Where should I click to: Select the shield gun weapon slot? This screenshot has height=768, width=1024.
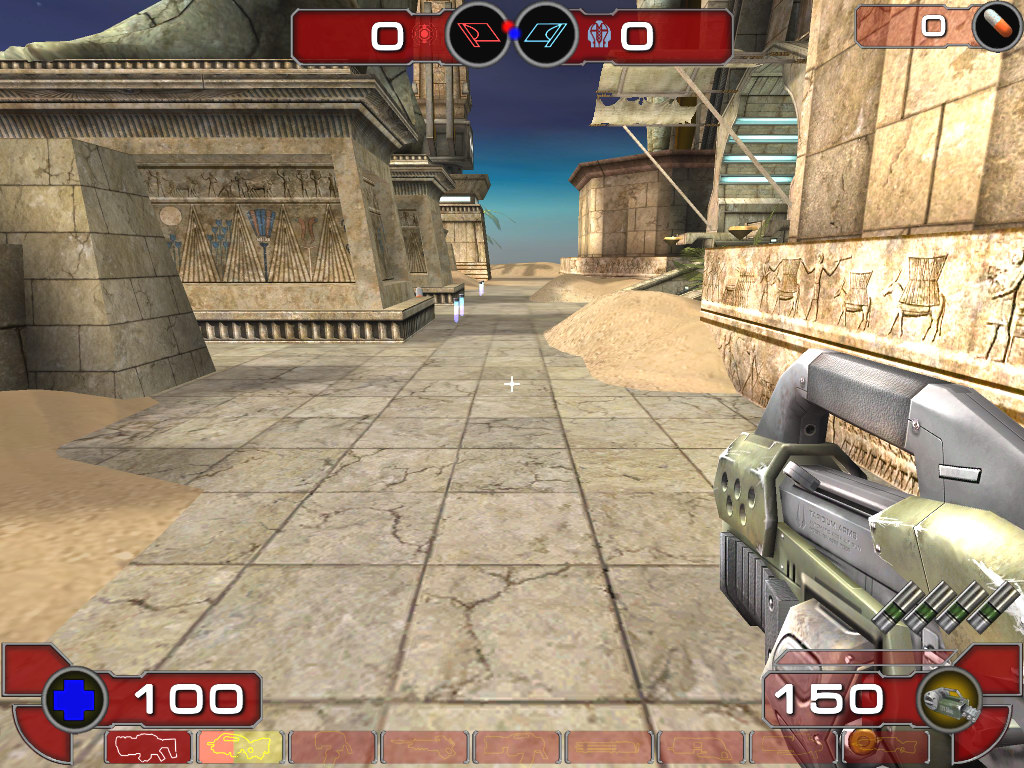point(148,747)
